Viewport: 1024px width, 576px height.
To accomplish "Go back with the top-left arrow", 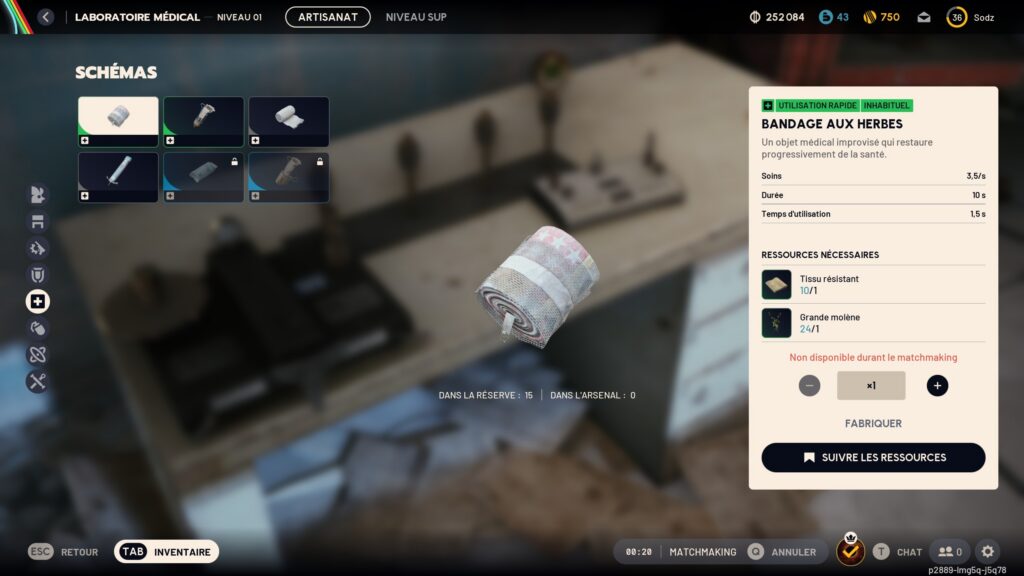I will point(45,17).
